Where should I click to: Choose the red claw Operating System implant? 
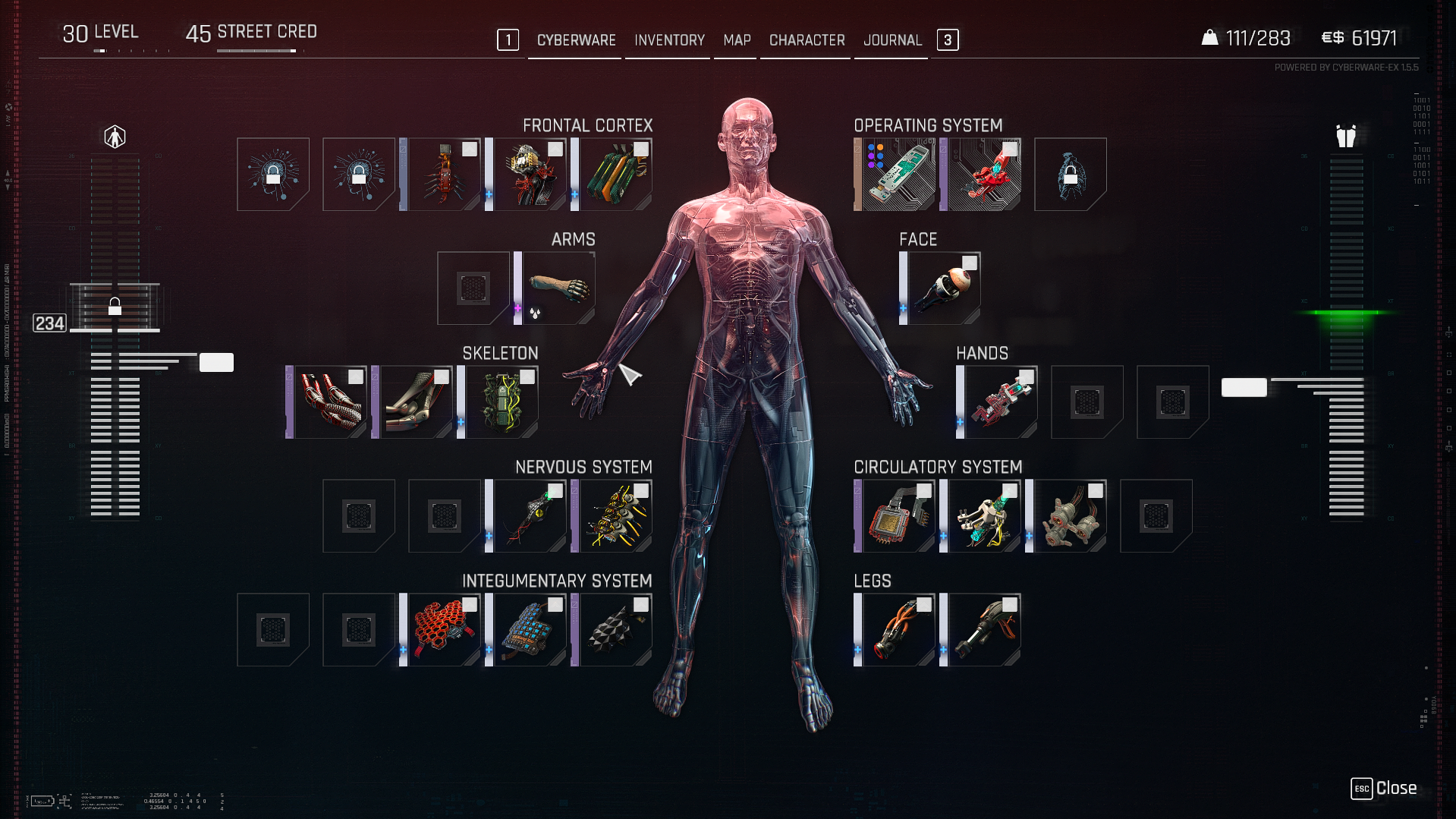pyautogui.click(x=984, y=175)
